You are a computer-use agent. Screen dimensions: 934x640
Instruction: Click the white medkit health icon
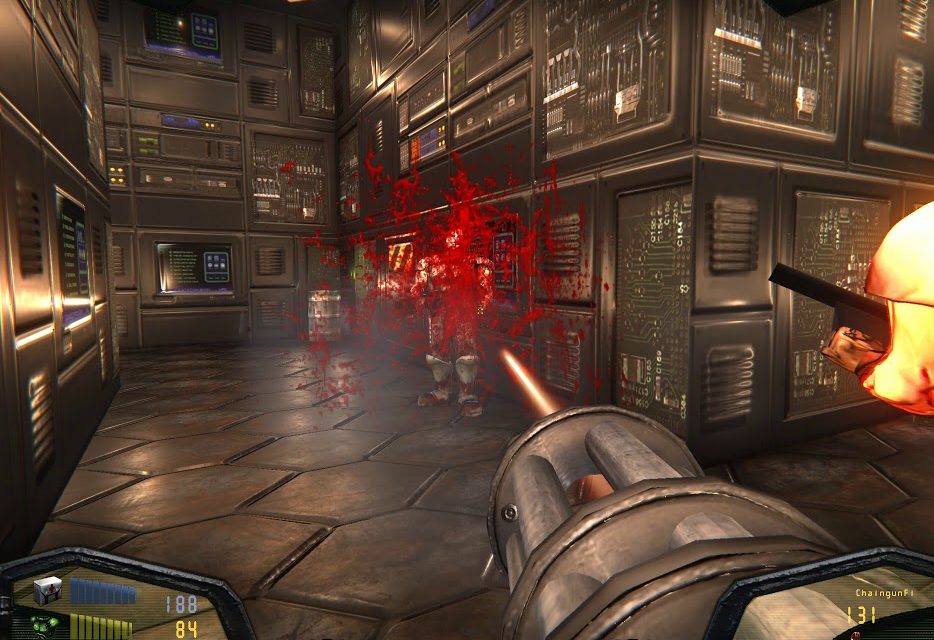(x=47, y=591)
